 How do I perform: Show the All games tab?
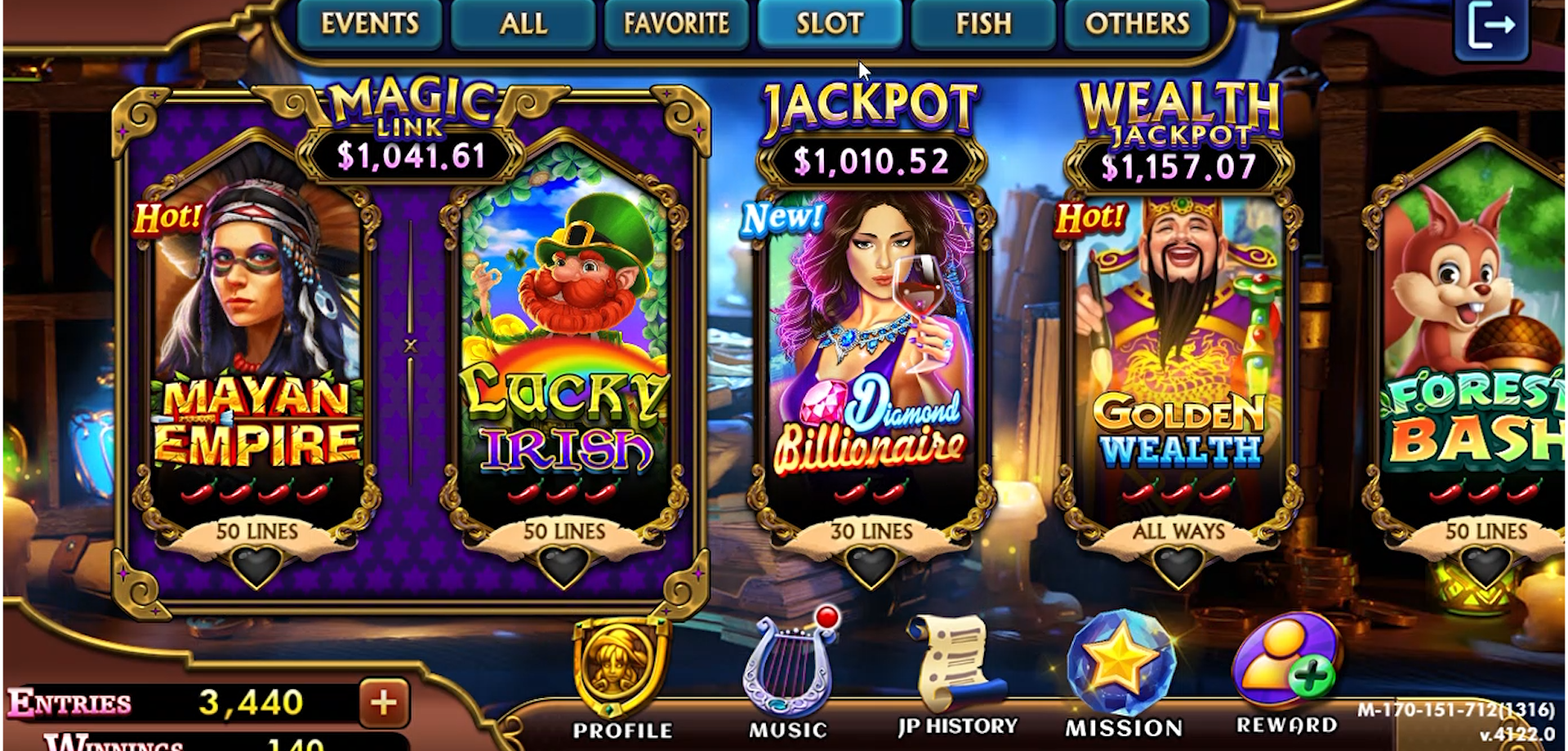pyautogui.click(x=523, y=24)
